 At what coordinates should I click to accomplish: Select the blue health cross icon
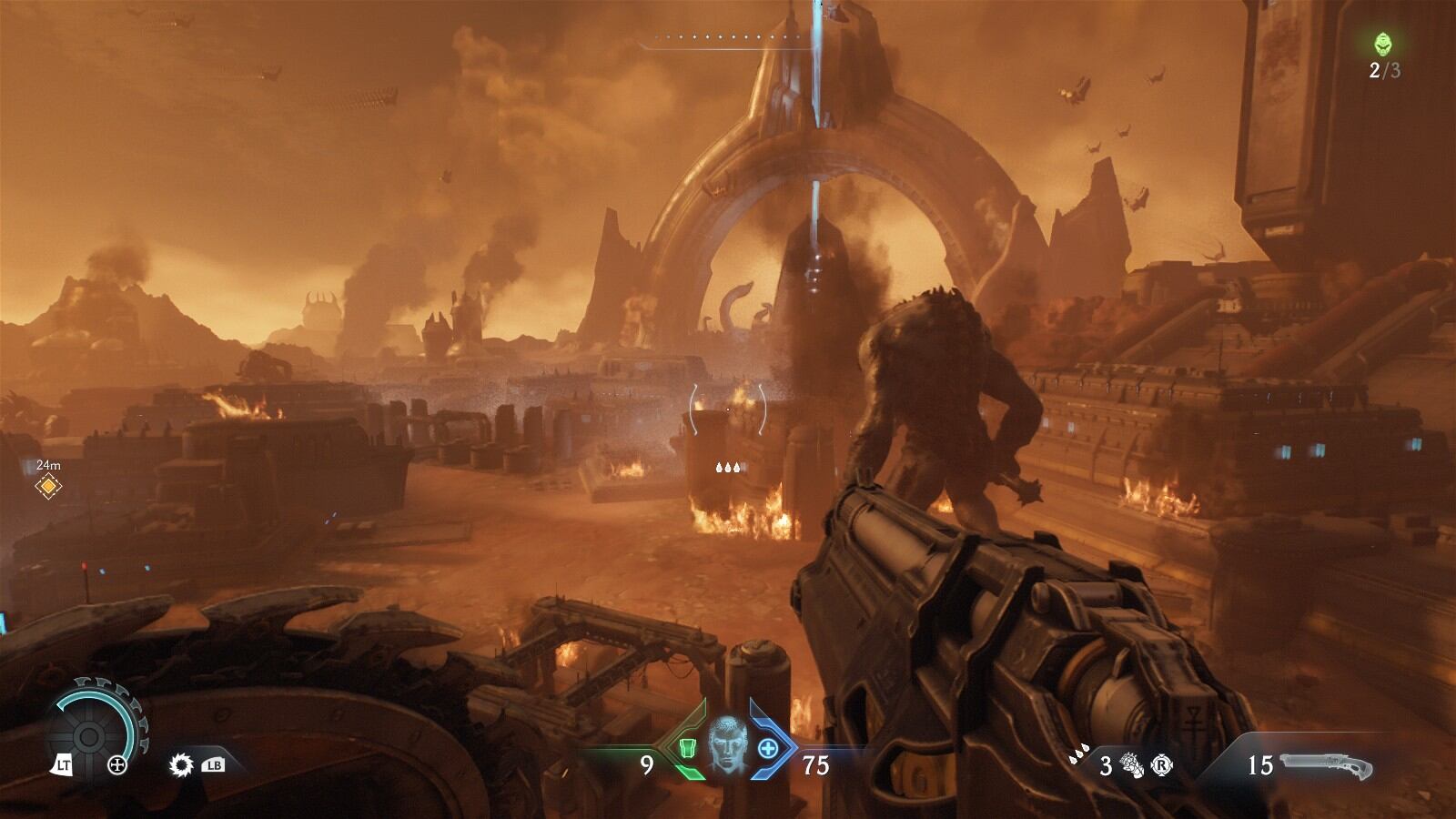(767, 749)
